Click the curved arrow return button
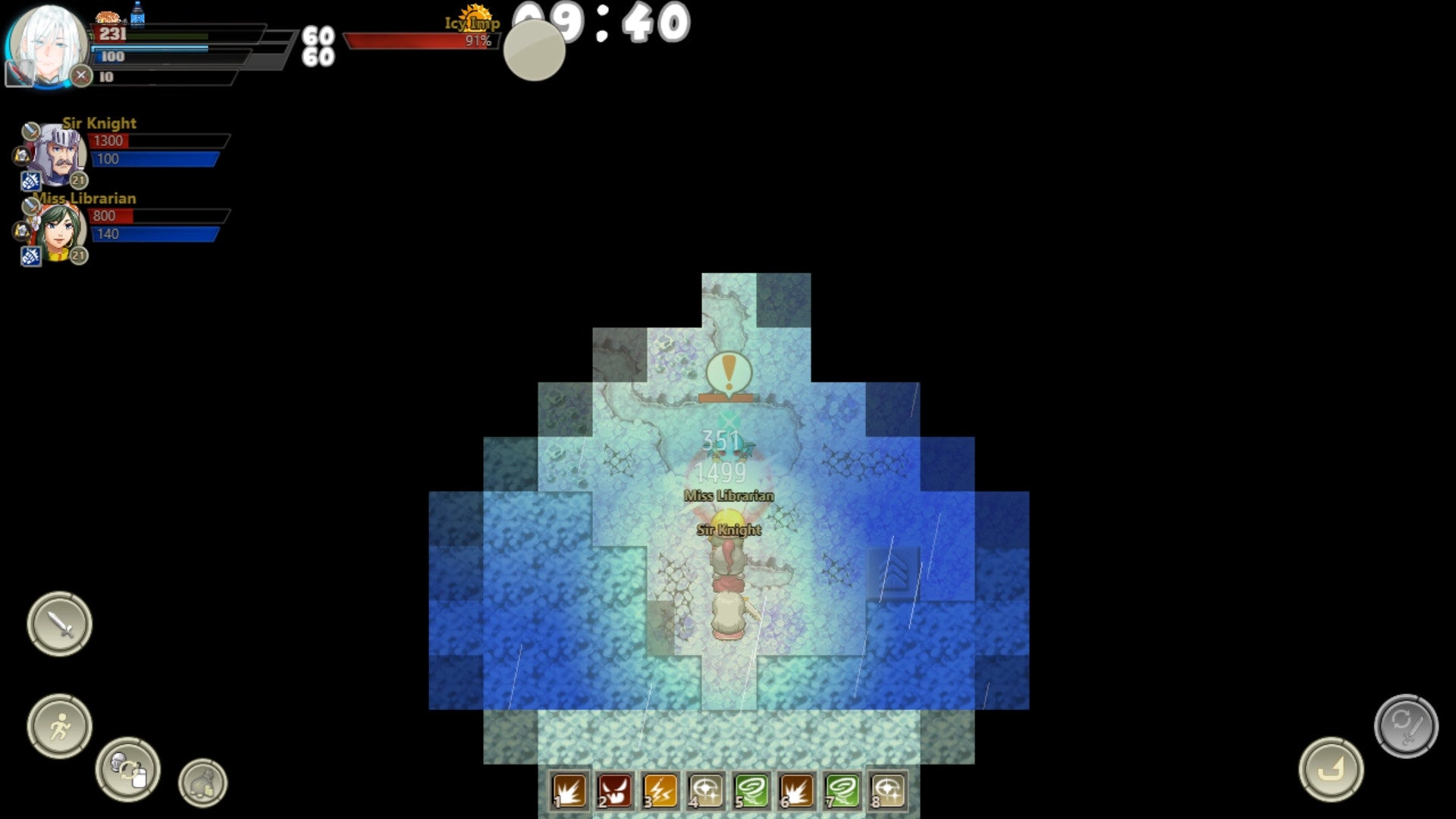The image size is (1456, 819). [1331, 769]
